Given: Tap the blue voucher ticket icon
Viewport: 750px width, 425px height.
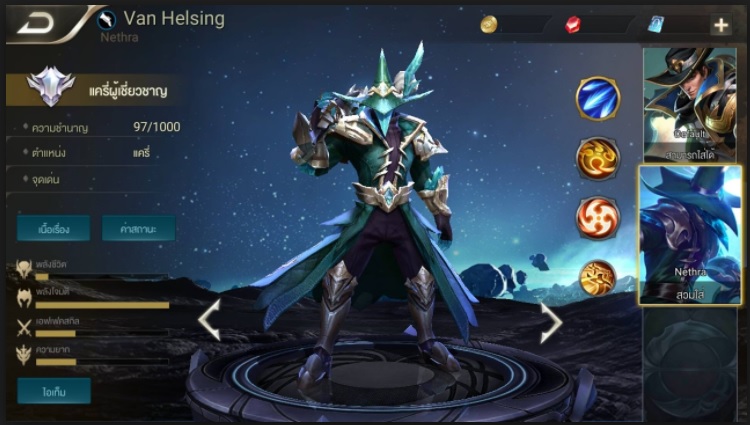Looking at the screenshot, I should tap(656, 25).
